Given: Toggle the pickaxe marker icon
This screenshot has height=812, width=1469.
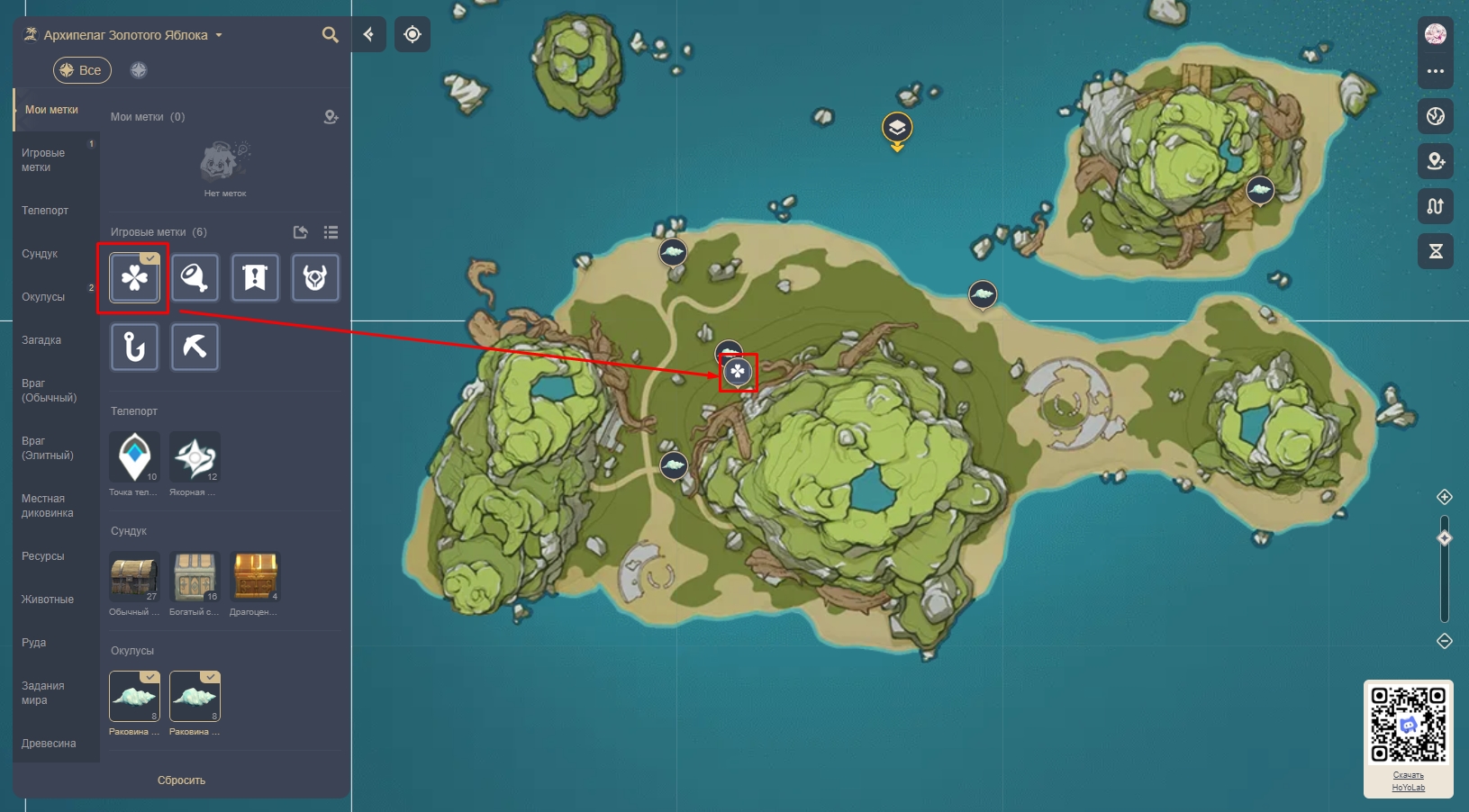Looking at the screenshot, I should [195, 347].
